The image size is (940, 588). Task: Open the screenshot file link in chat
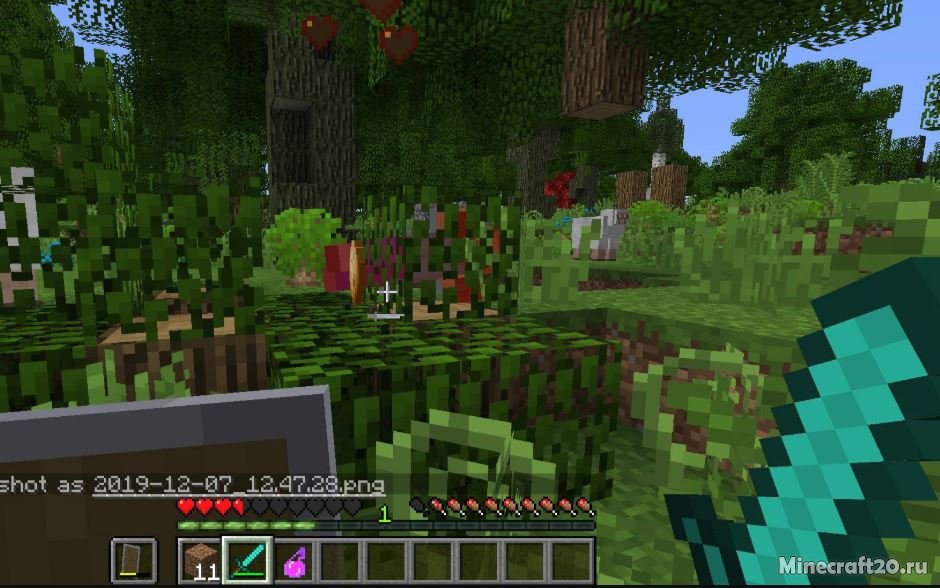238,485
